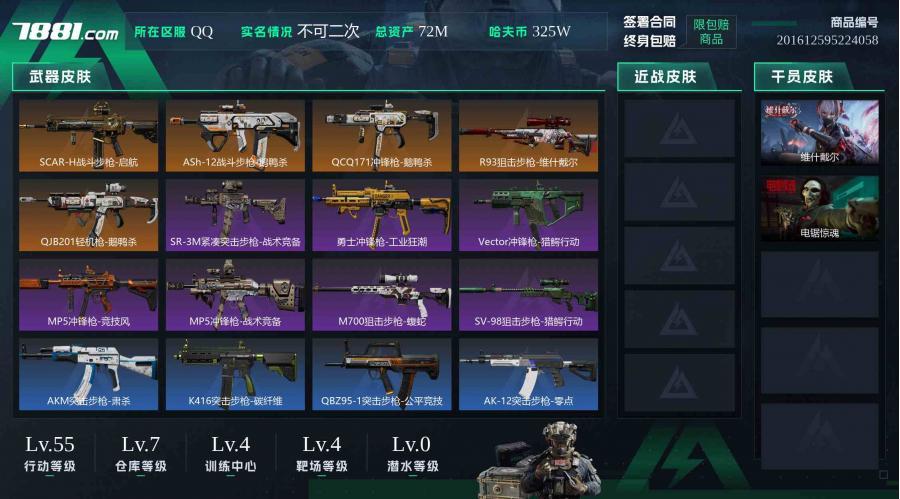
Task: Open the M700 sniper rifle skin
Action: pyautogui.click(x=382, y=295)
